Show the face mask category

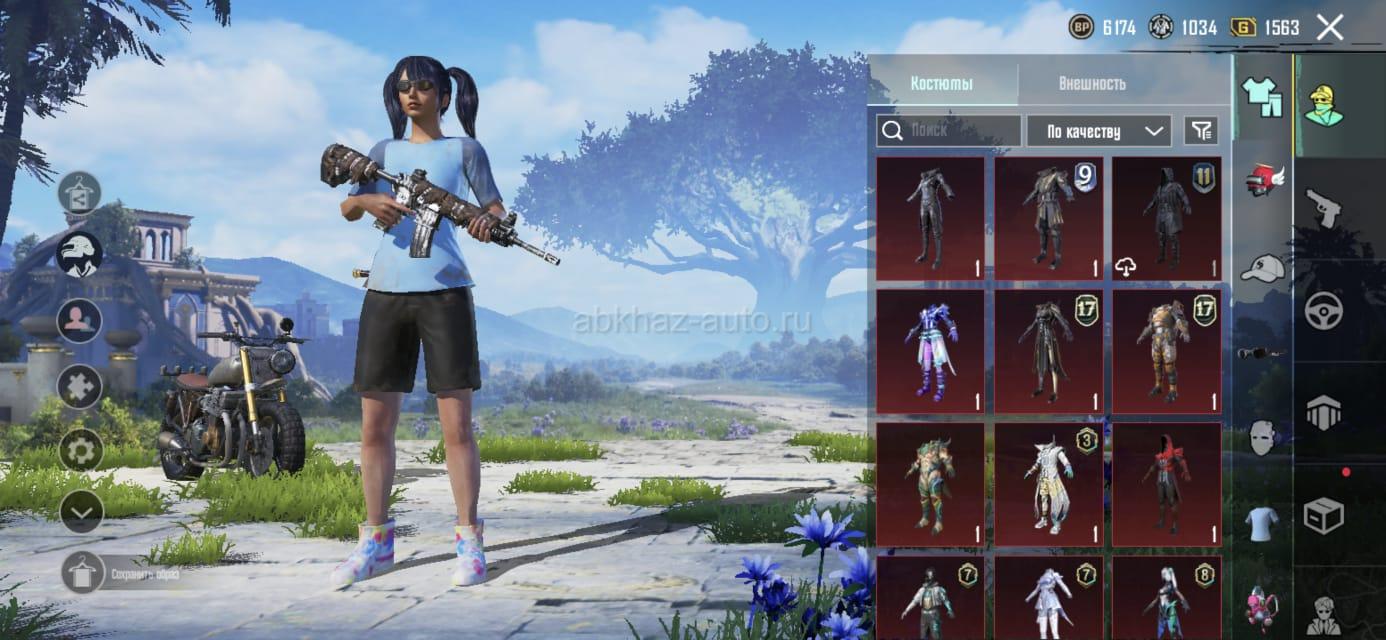pyautogui.click(x=1263, y=437)
